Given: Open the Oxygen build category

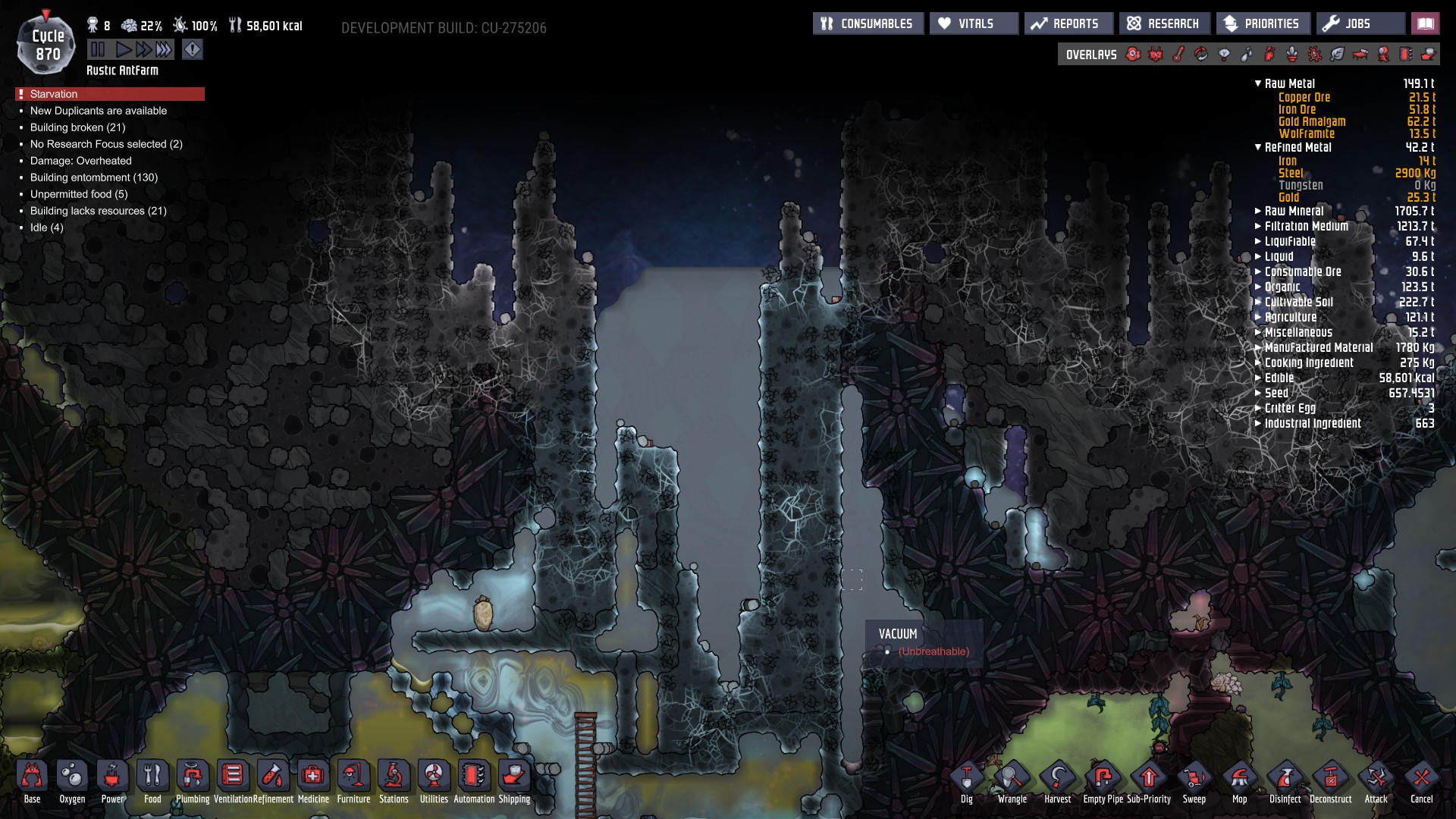Looking at the screenshot, I should 72,781.
